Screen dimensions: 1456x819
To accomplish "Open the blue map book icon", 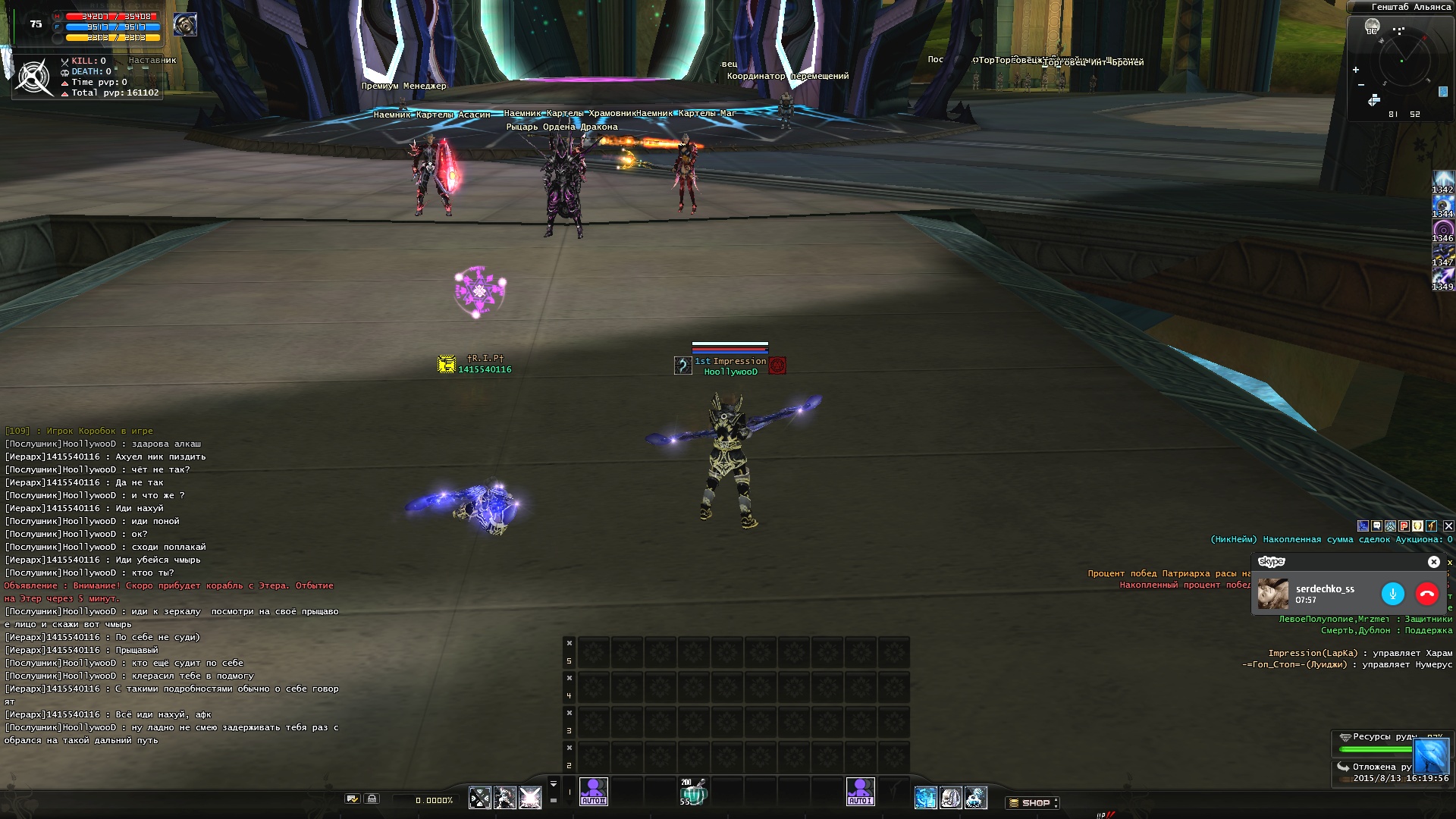I will (x=1443, y=92).
